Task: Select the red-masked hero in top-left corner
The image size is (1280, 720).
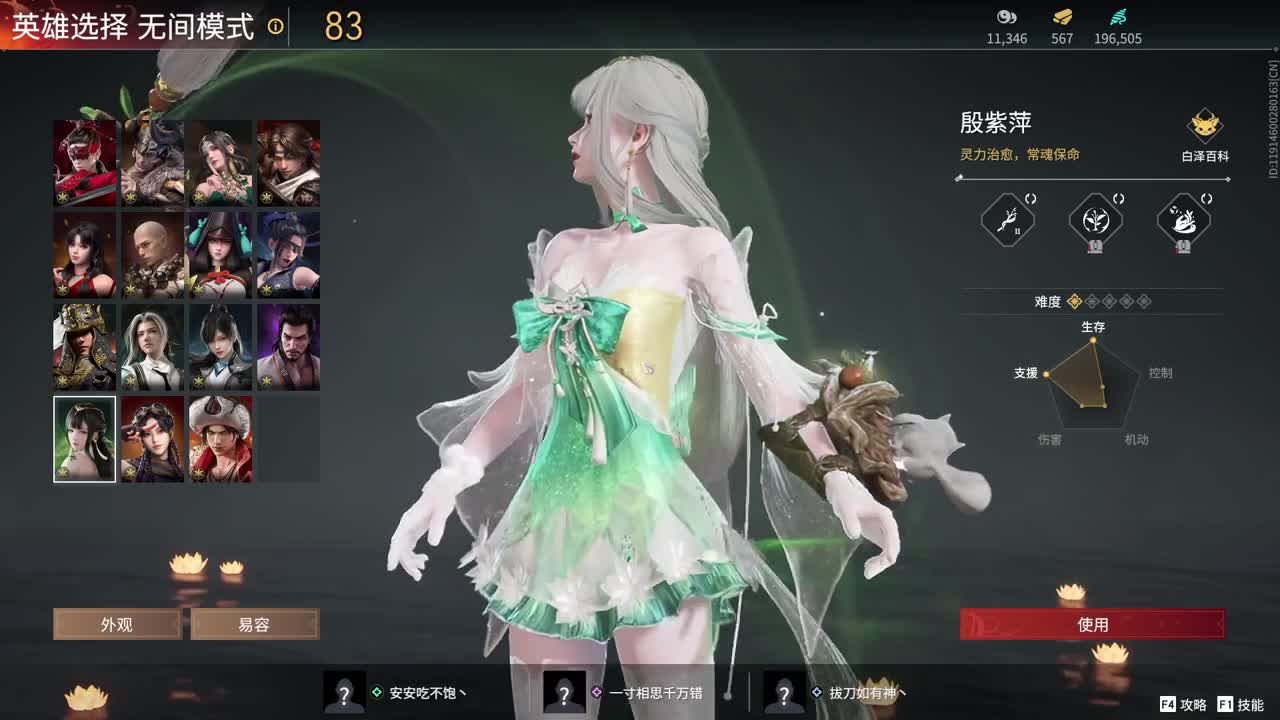Action: [x=84, y=162]
